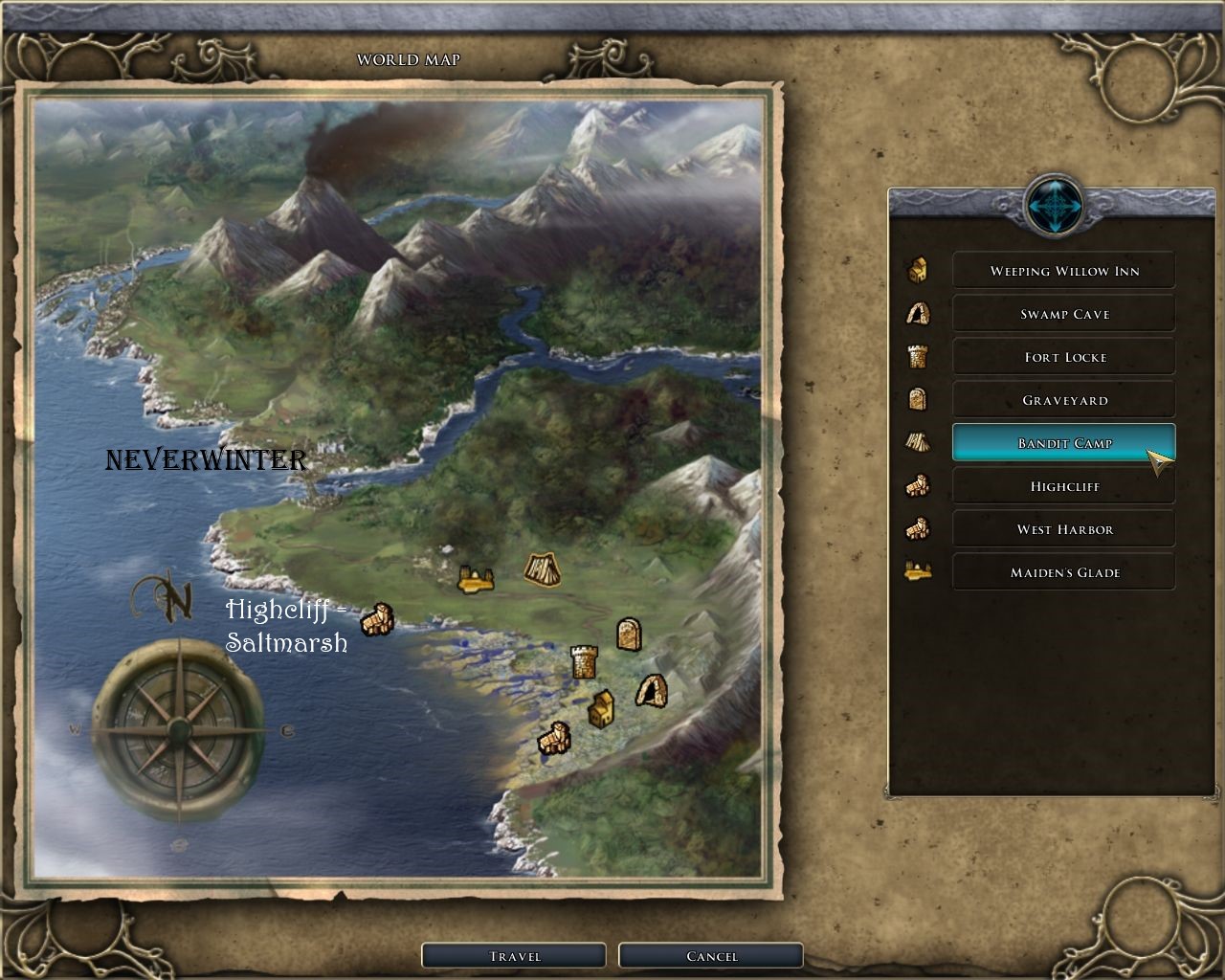This screenshot has width=1225, height=980.
Task: Confirm the journey with the Travel button
Action: tap(514, 956)
